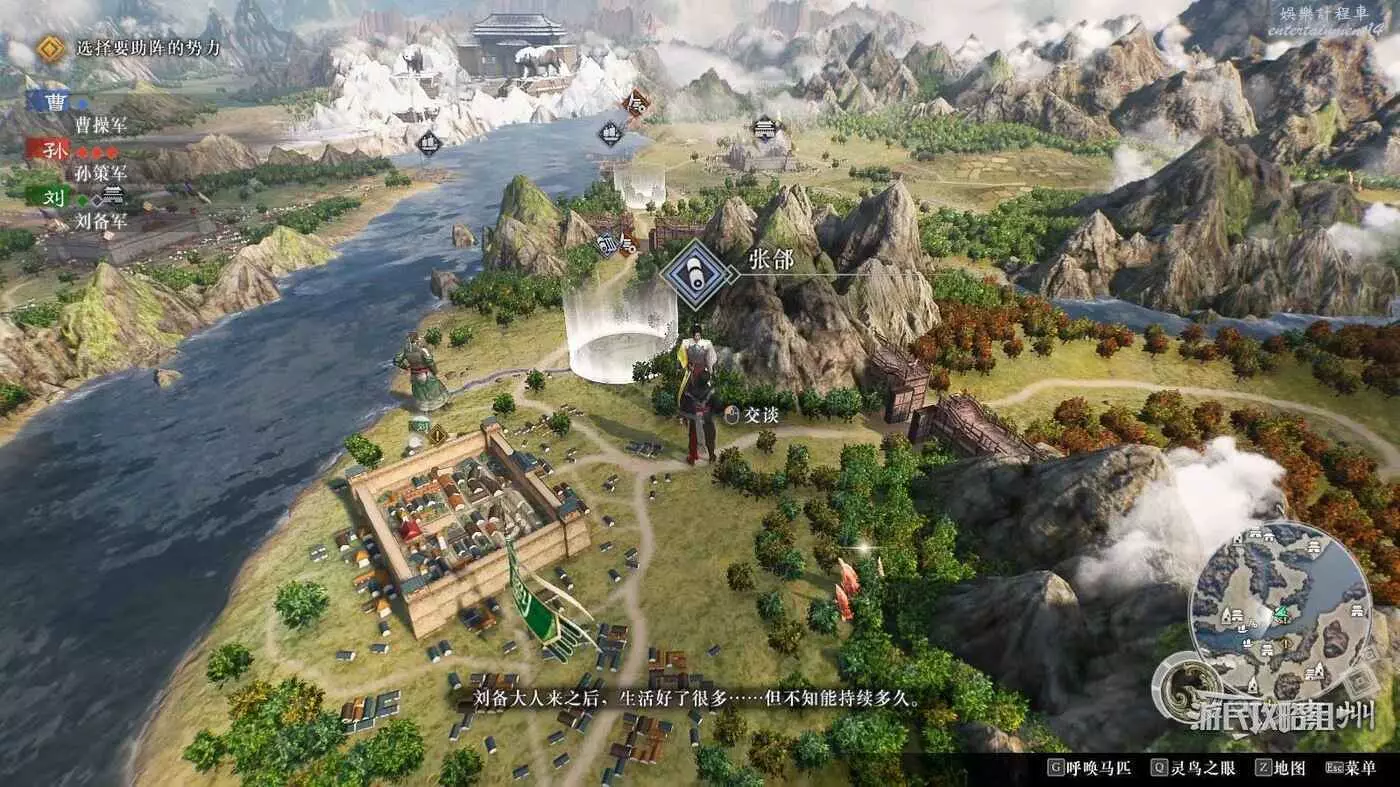1400x787 pixels.
Task: Select the red battle marker near the palace
Action: (636, 102)
